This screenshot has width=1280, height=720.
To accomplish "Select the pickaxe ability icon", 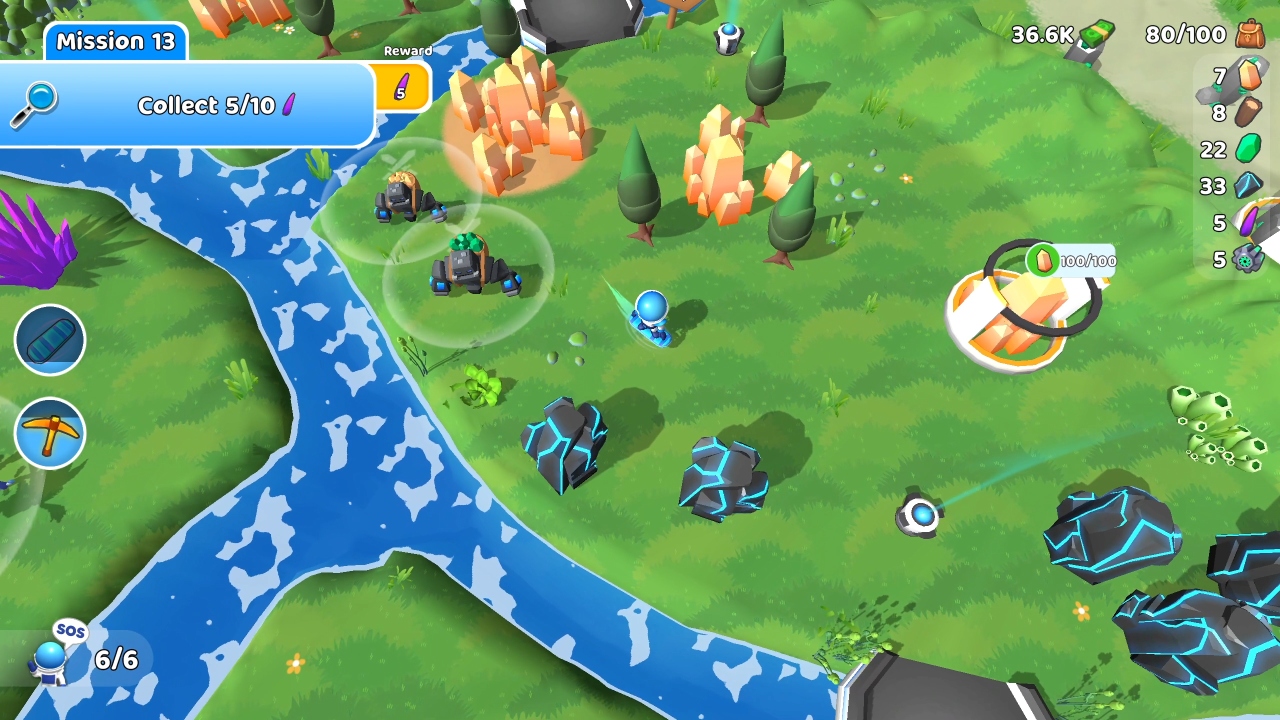I will 50,432.
